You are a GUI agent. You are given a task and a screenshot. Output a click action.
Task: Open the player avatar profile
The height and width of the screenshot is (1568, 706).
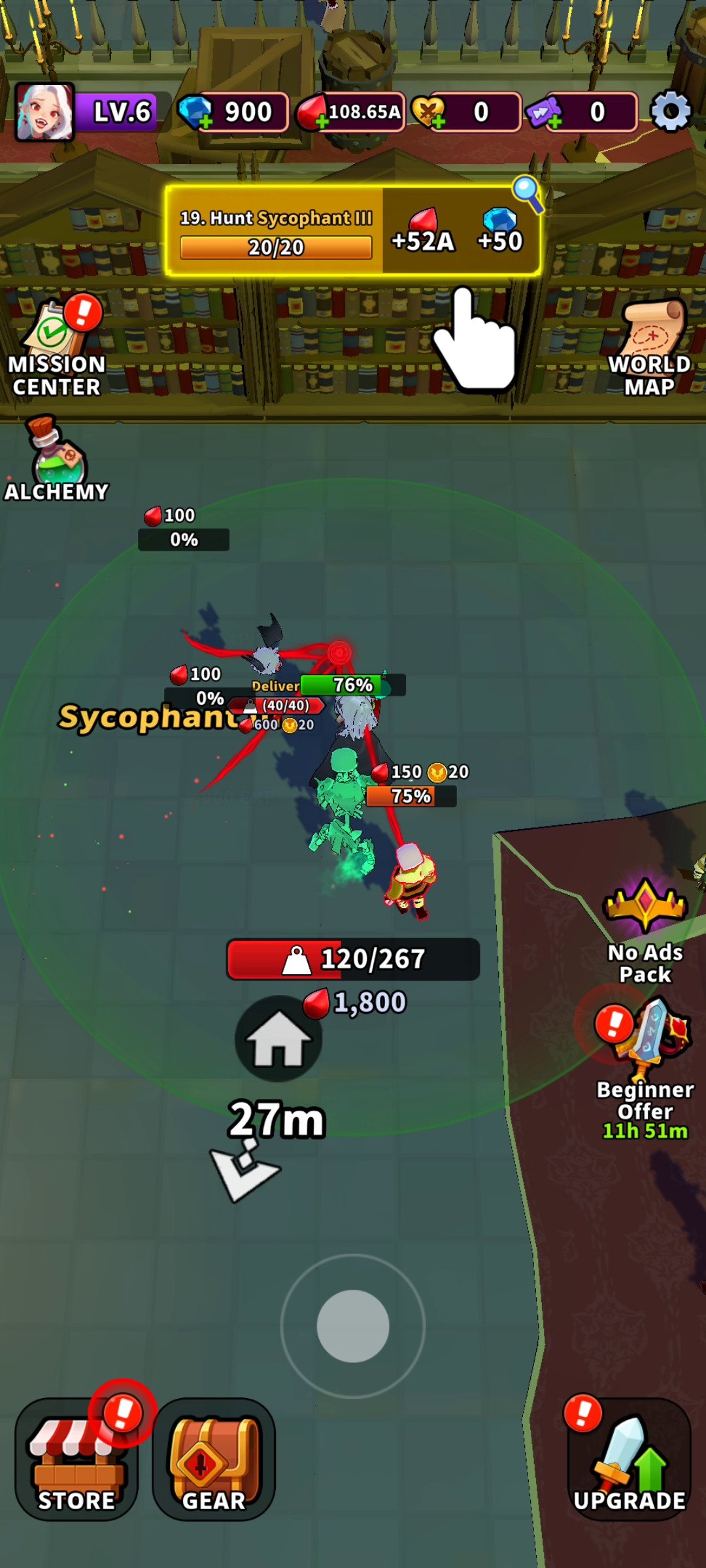pyautogui.click(x=44, y=112)
